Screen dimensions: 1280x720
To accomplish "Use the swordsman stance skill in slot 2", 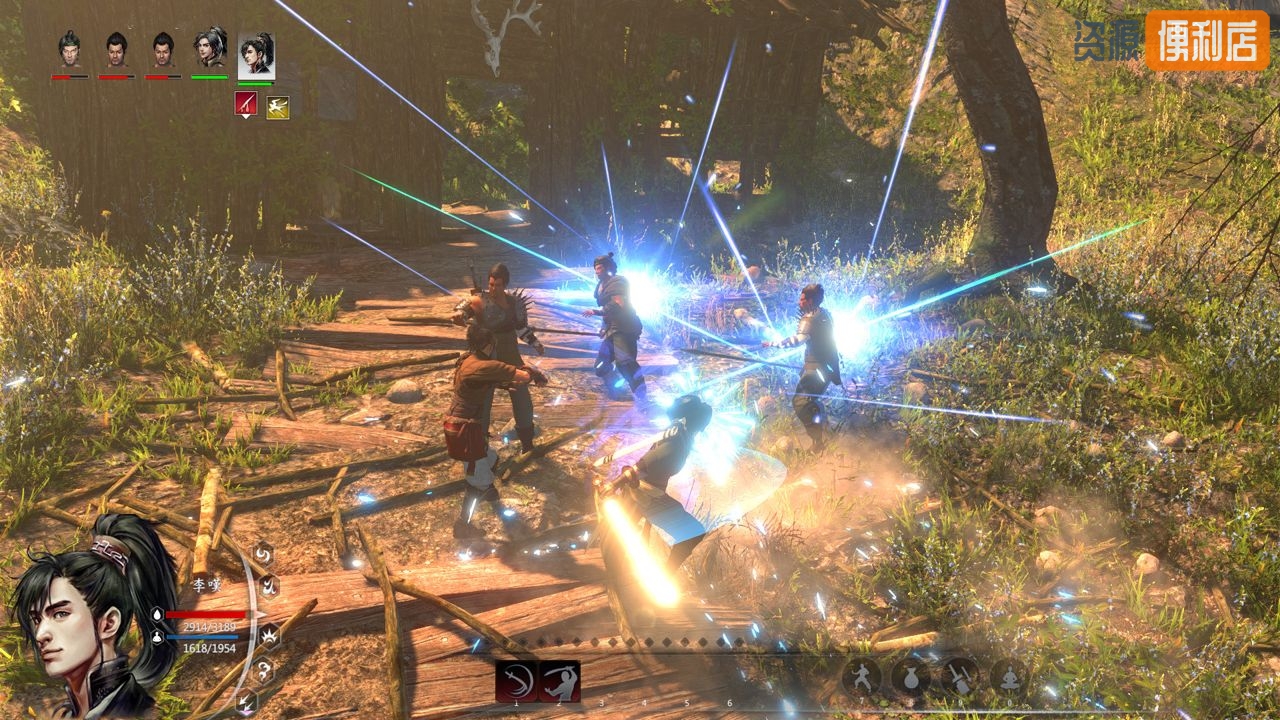I will tap(560, 680).
